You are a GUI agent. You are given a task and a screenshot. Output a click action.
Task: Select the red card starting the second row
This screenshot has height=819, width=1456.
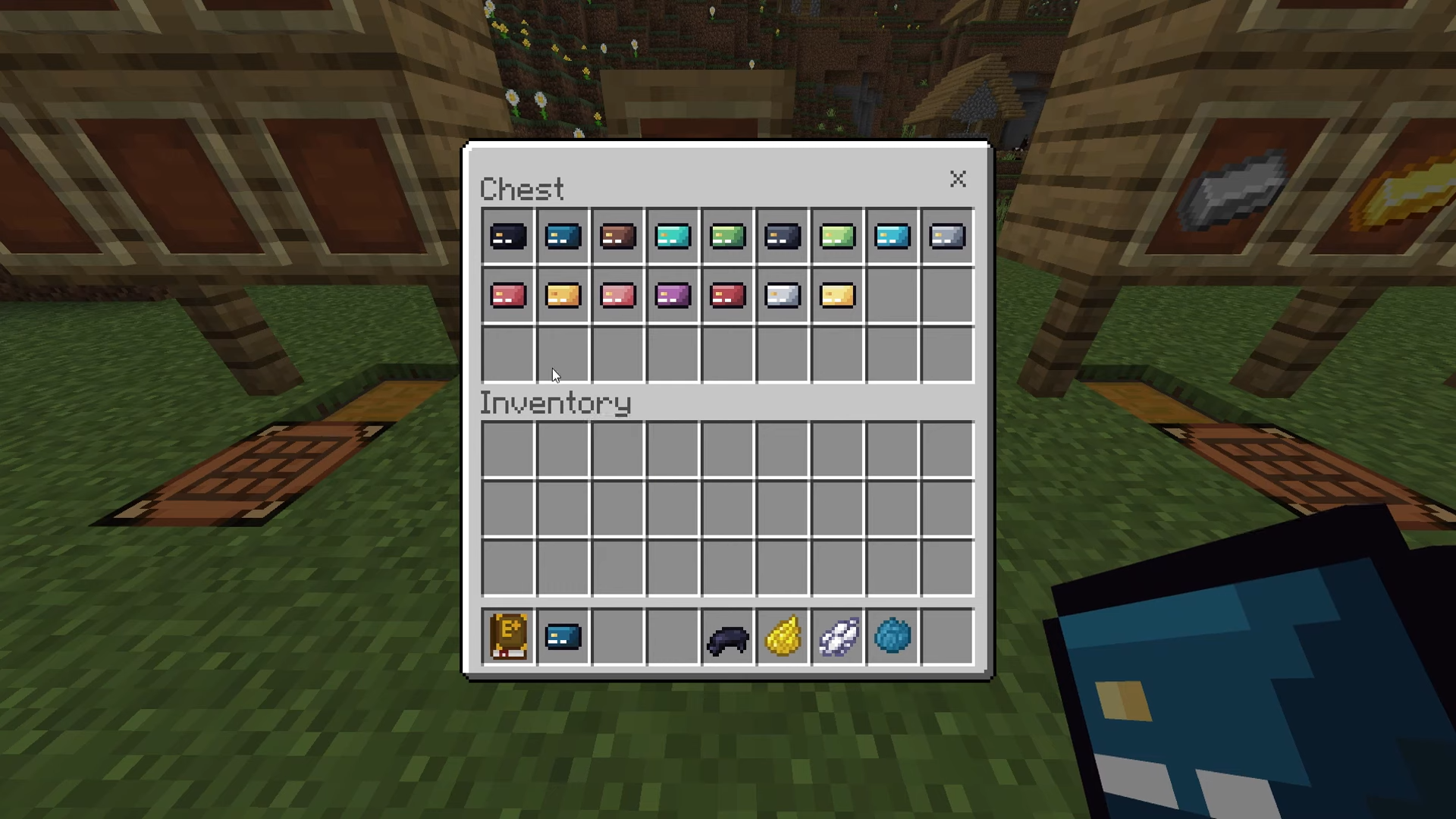pyautogui.click(x=507, y=295)
